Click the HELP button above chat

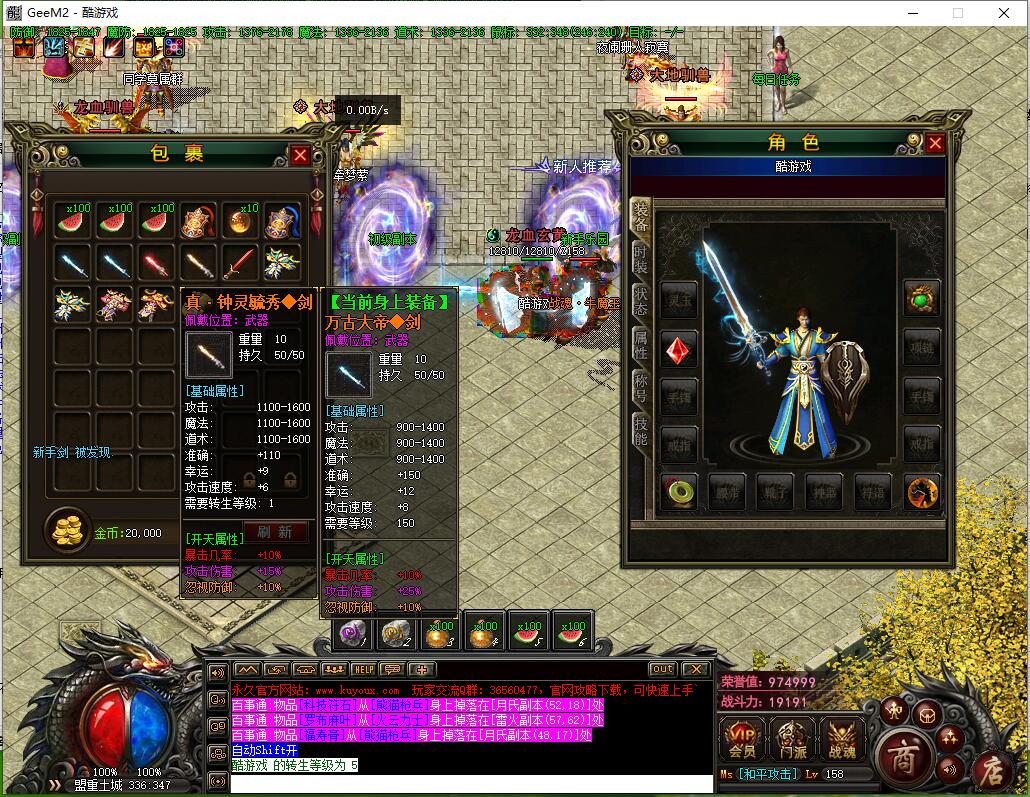pos(363,669)
